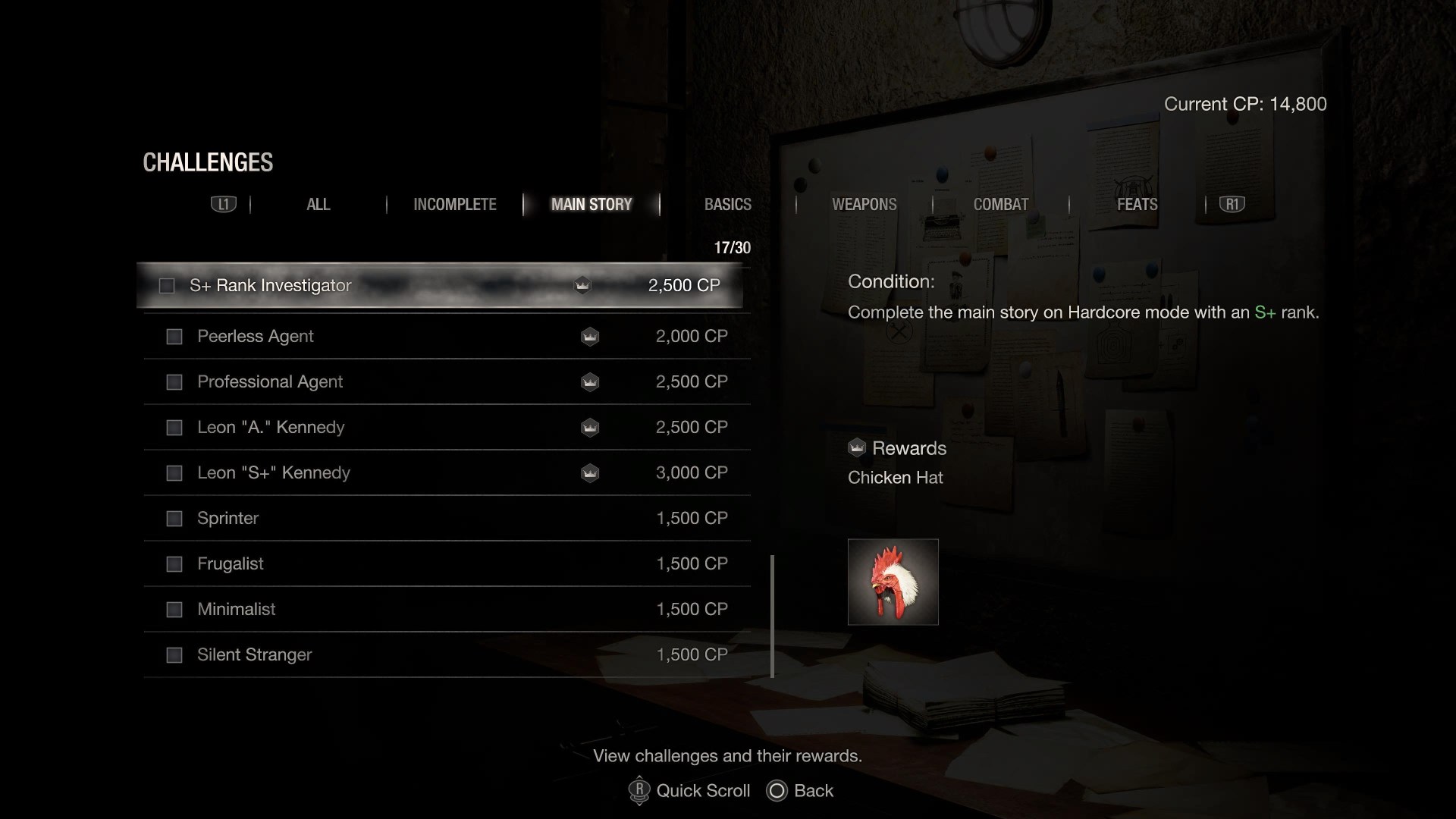This screenshot has height=819, width=1456.
Task: Click the crown icon beside Peerless Agent
Action: 590,337
